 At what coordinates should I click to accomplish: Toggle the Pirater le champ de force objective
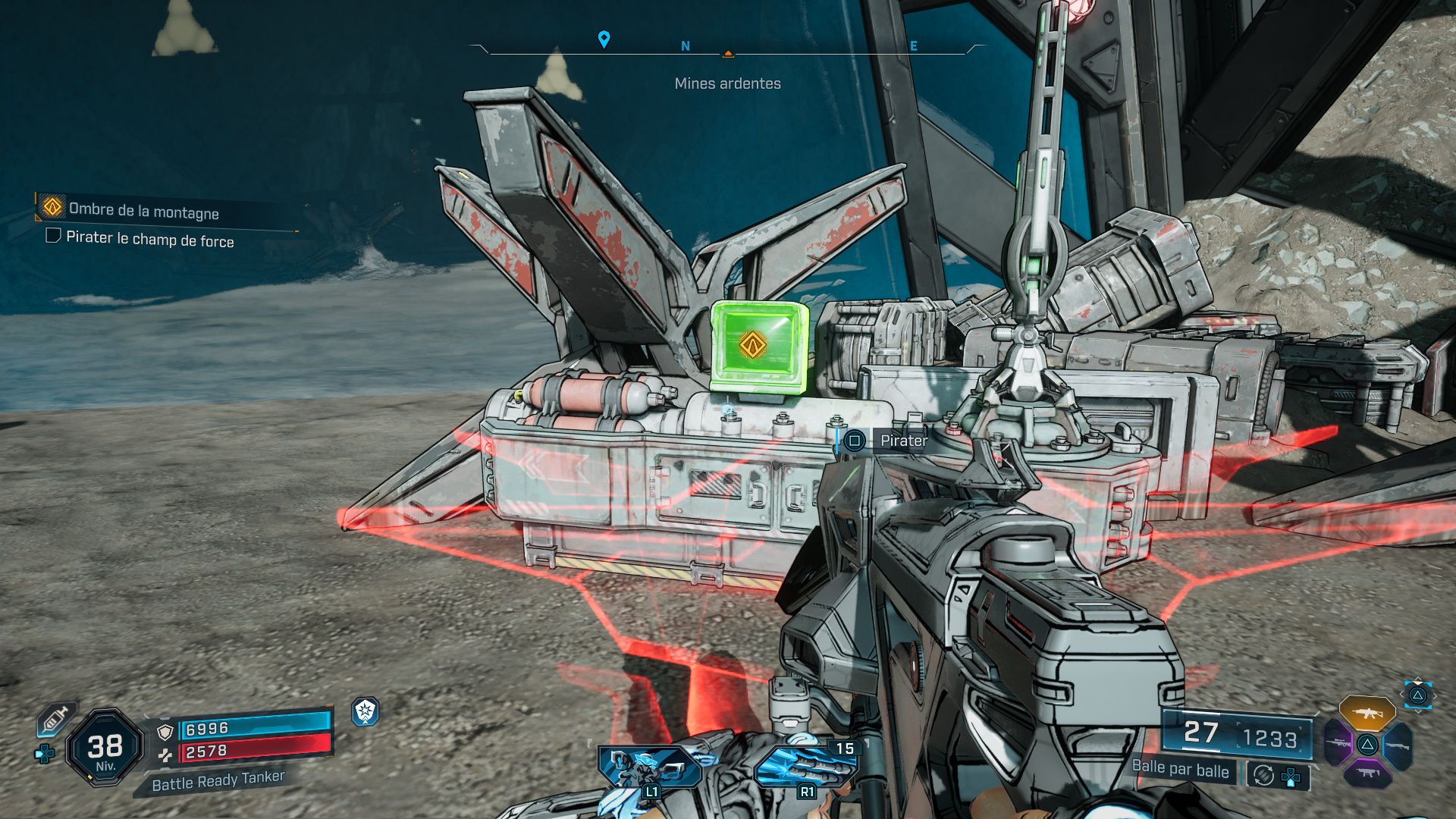(x=54, y=236)
